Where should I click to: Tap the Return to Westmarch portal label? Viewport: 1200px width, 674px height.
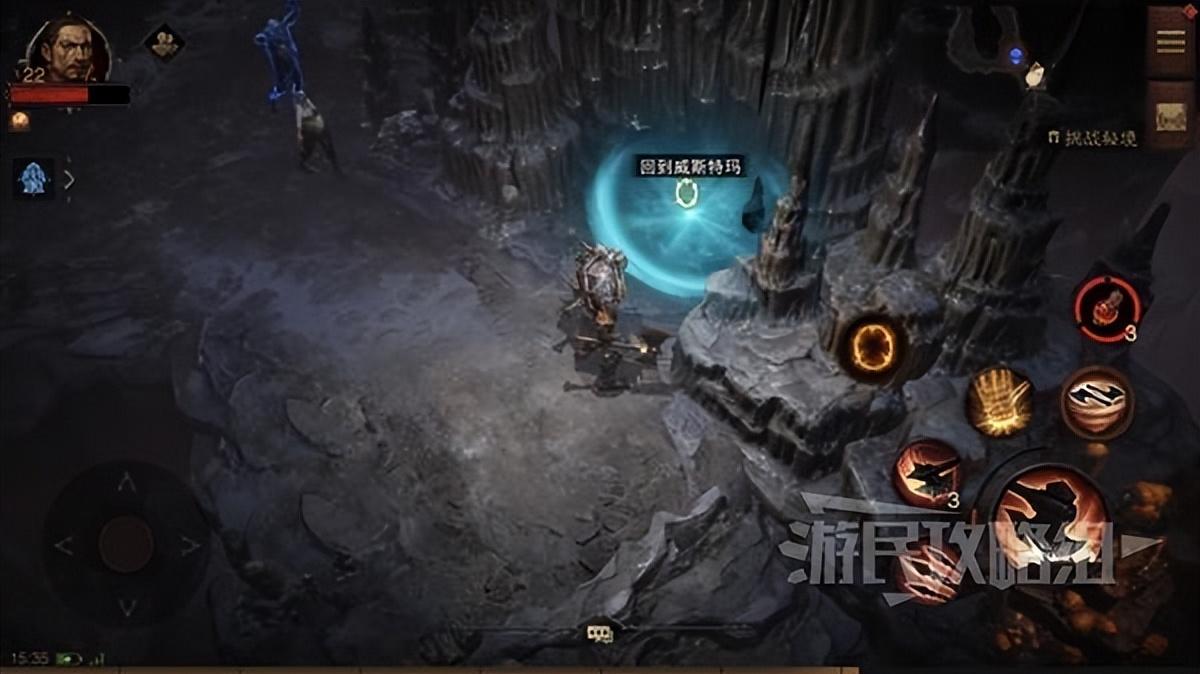(692, 166)
